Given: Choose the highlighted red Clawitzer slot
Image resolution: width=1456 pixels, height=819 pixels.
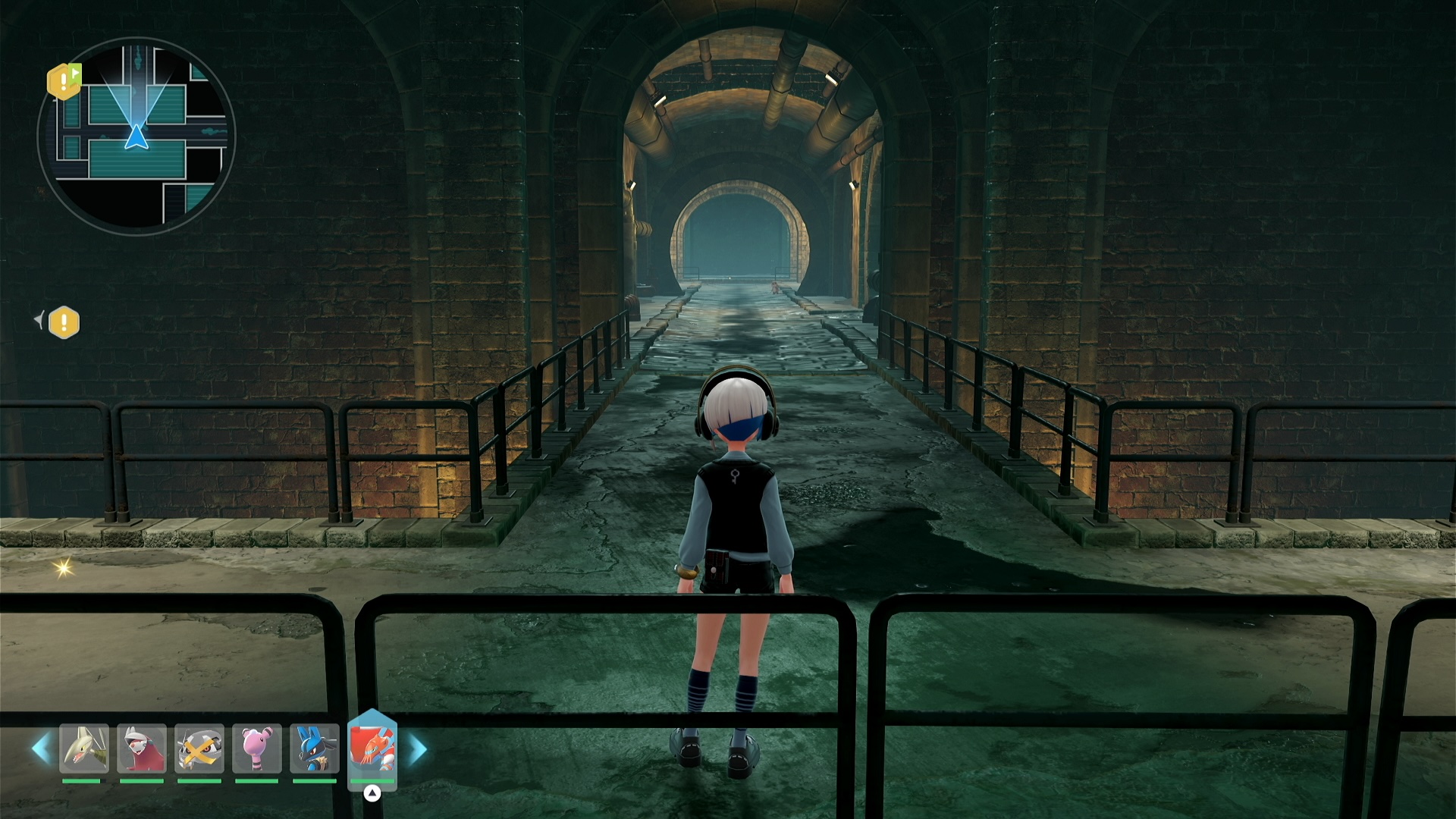Looking at the screenshot, I should (372, 747).
